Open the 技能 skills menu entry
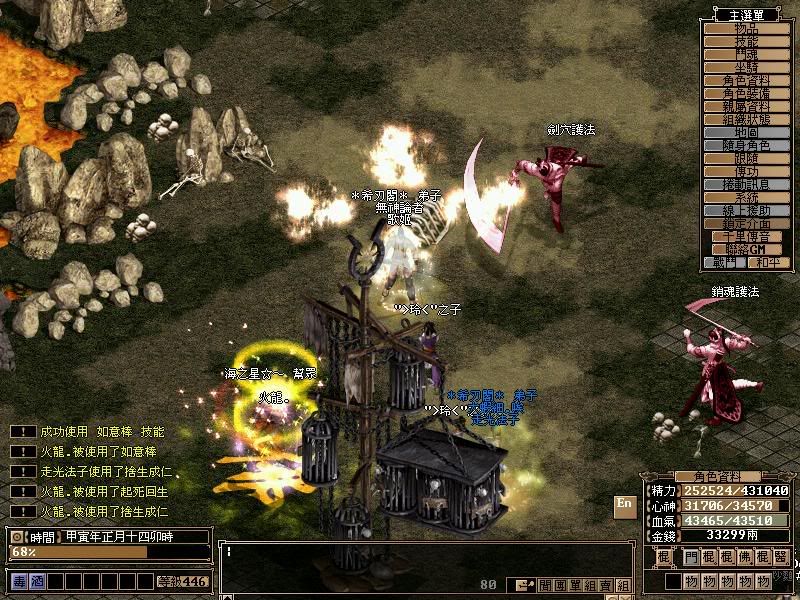The width and height of the screenshot is (800, 600). [747, 42]
